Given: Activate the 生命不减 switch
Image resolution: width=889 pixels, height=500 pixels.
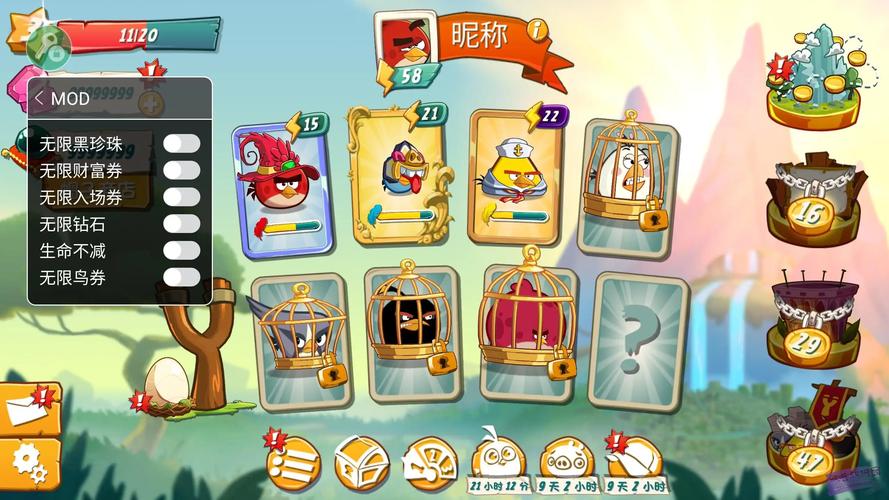Looking at the screenshot, I should [181, 250].
